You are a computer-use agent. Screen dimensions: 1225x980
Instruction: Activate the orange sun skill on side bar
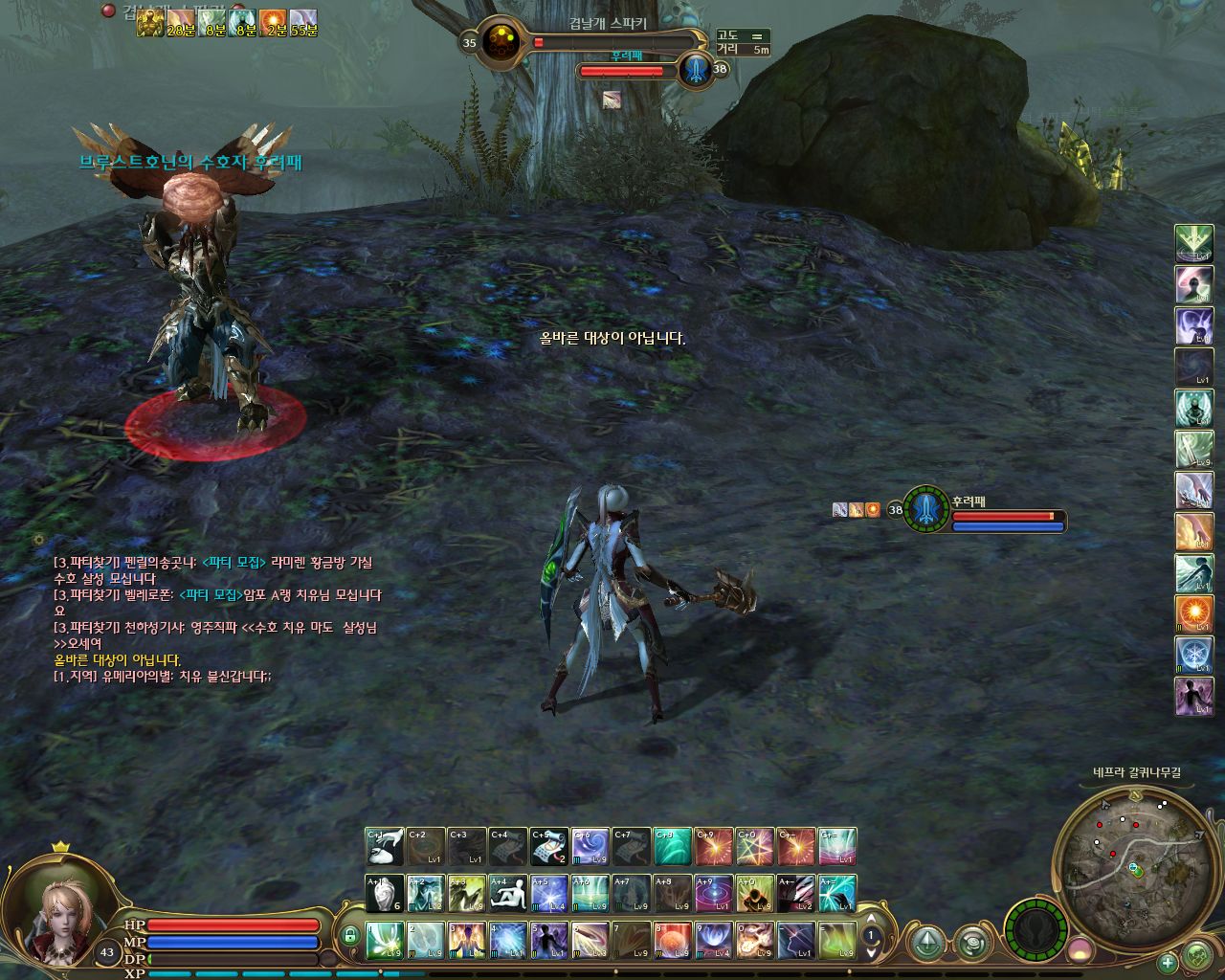(1193, 613)
